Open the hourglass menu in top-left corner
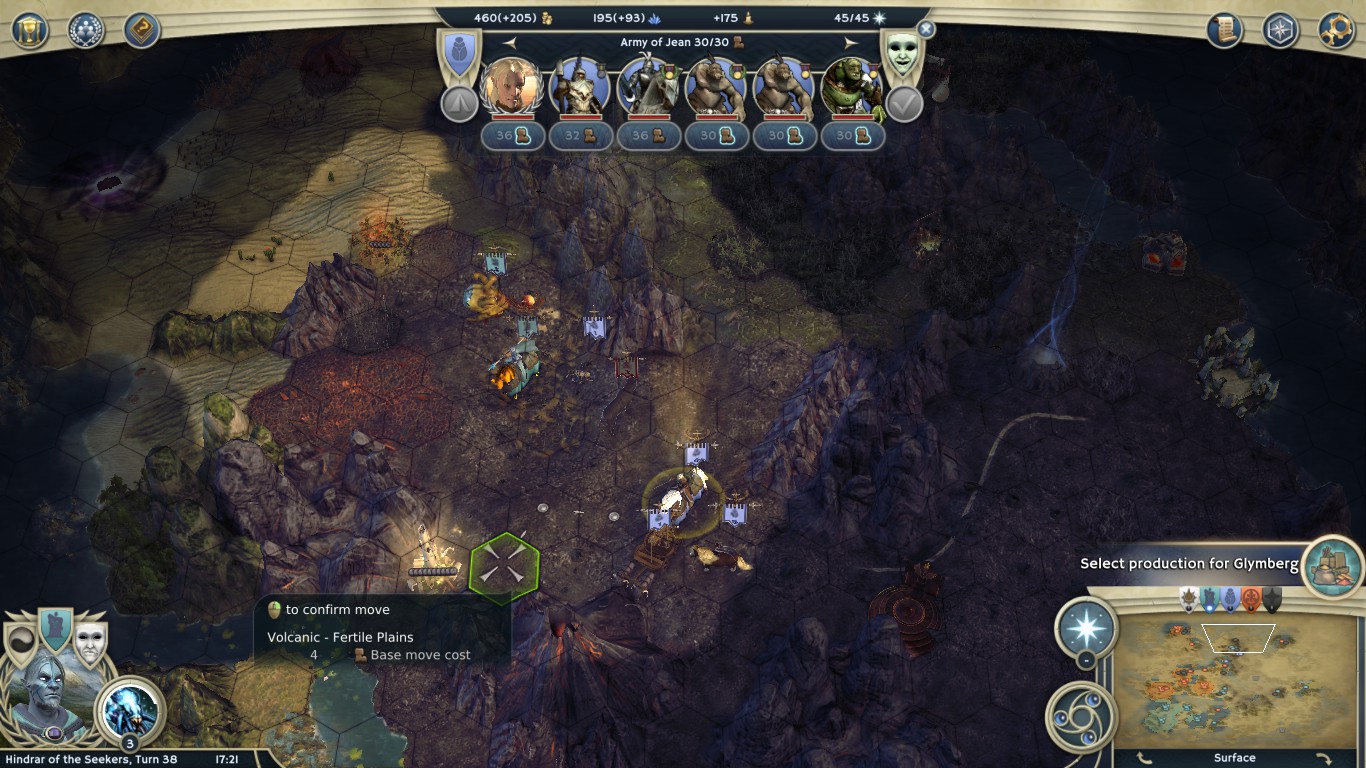Viewport: 1366px width, 768px height. pyautogui.click(x=30, y=30)
